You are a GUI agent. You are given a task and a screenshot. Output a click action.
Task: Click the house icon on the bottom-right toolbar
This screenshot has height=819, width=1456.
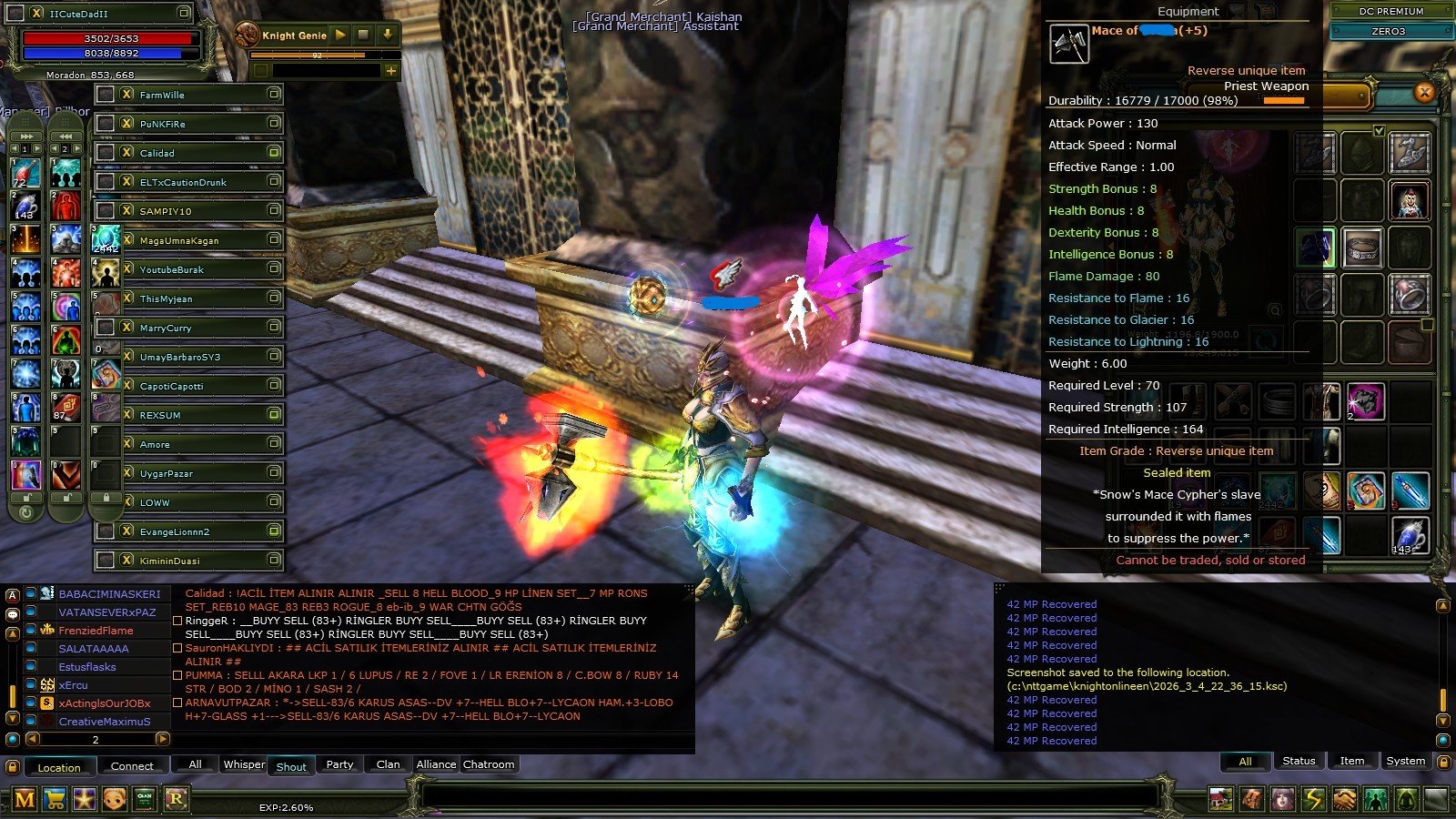tap(1220, 798)
